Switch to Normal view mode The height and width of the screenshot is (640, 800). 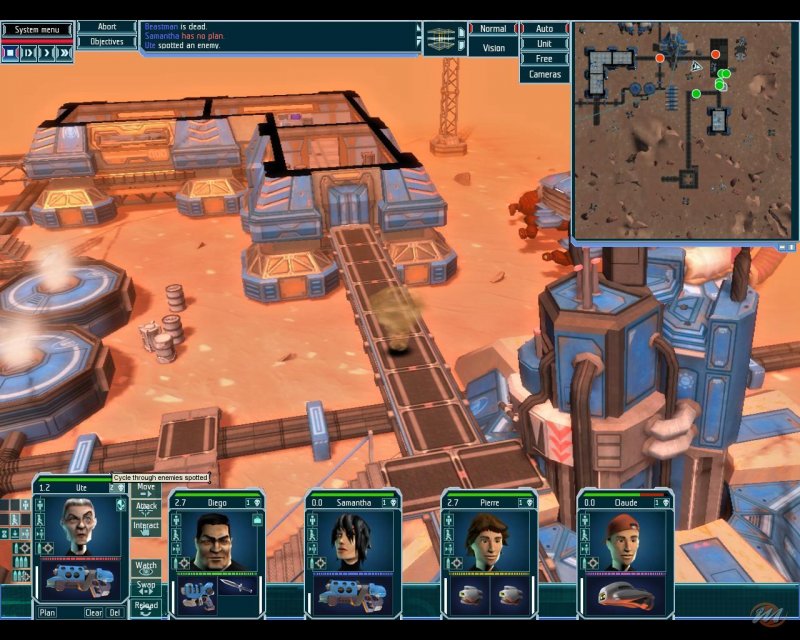click(493, 29)
